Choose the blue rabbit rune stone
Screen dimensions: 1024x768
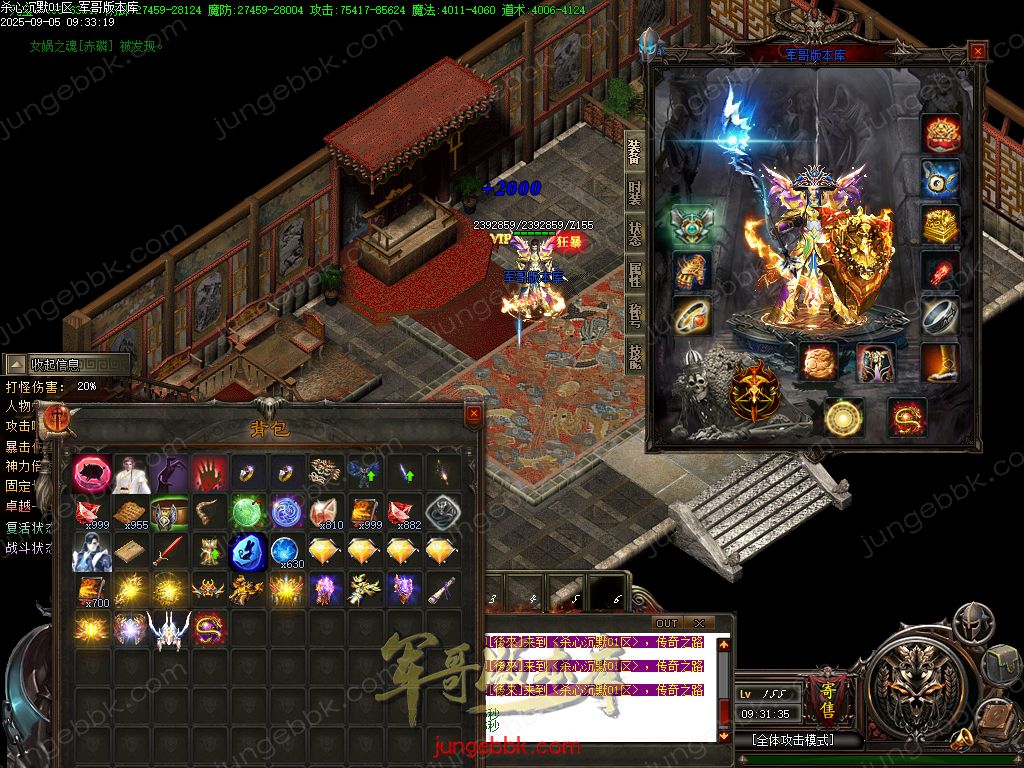coord(248,551)
